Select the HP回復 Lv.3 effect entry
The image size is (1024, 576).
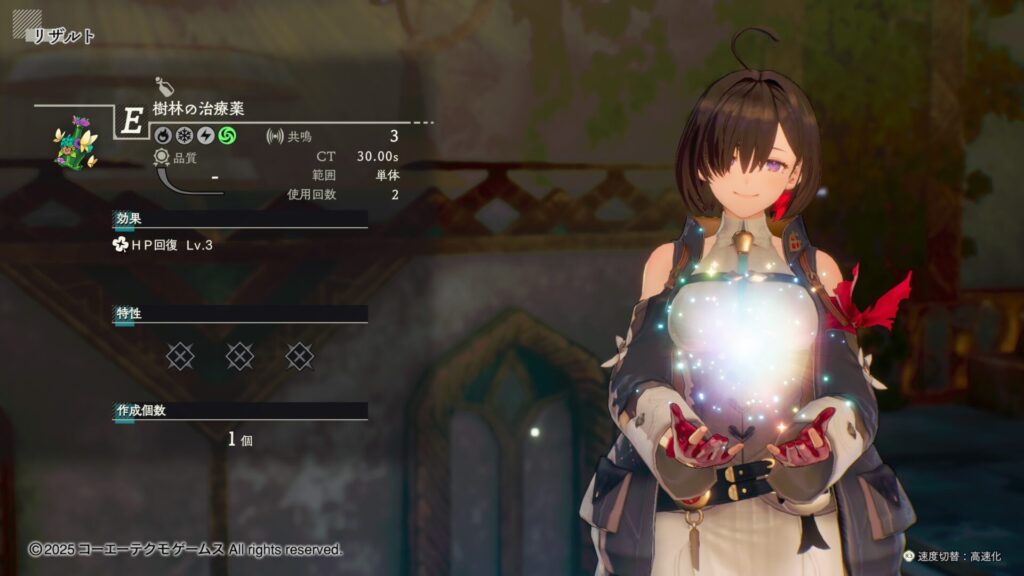(164, 245)
